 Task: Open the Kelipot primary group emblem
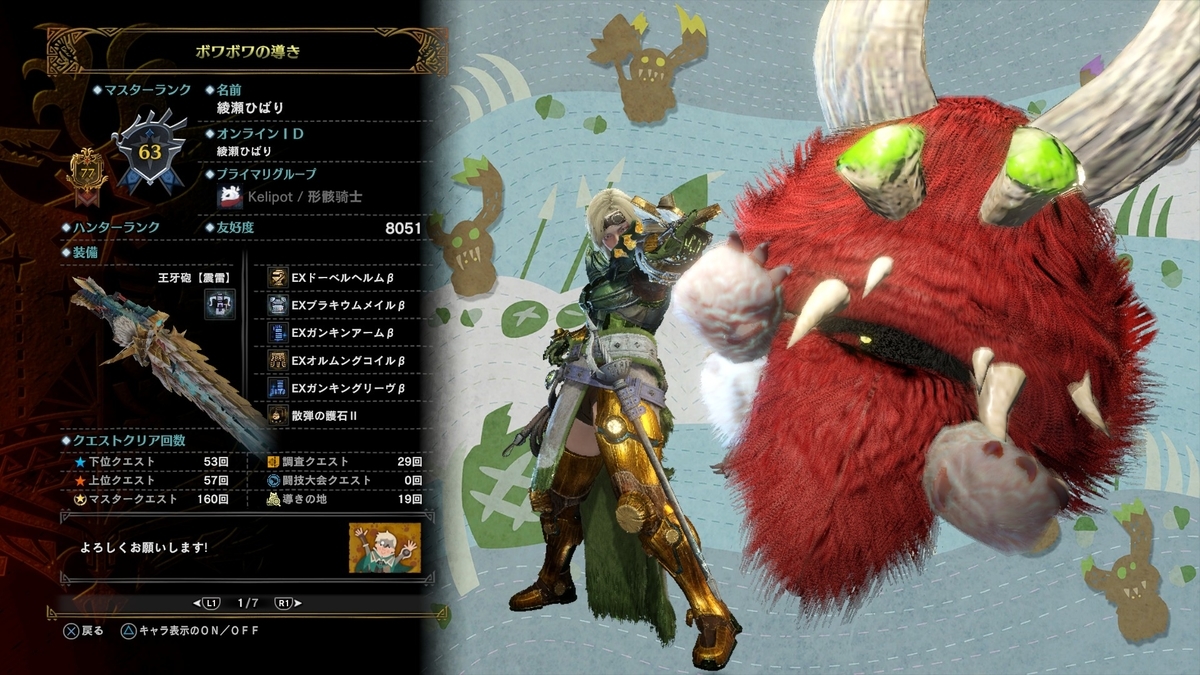coord(232,196)
